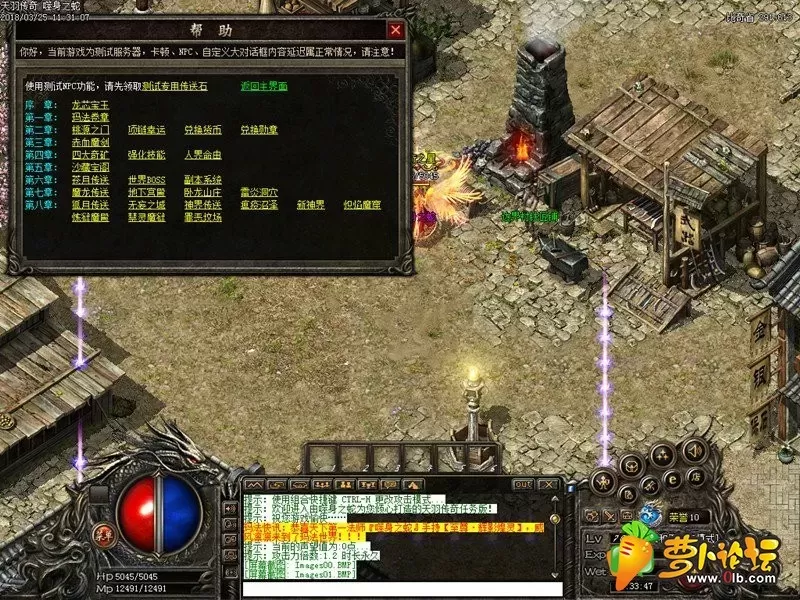Open the 桃源之门 teleport link
The image size is (800, 600).
(89, 130)
